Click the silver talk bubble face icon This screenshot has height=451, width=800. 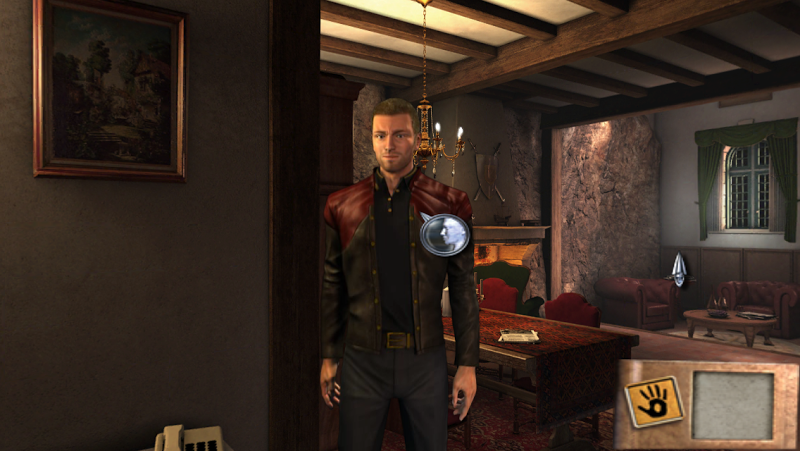pos(445,235)
